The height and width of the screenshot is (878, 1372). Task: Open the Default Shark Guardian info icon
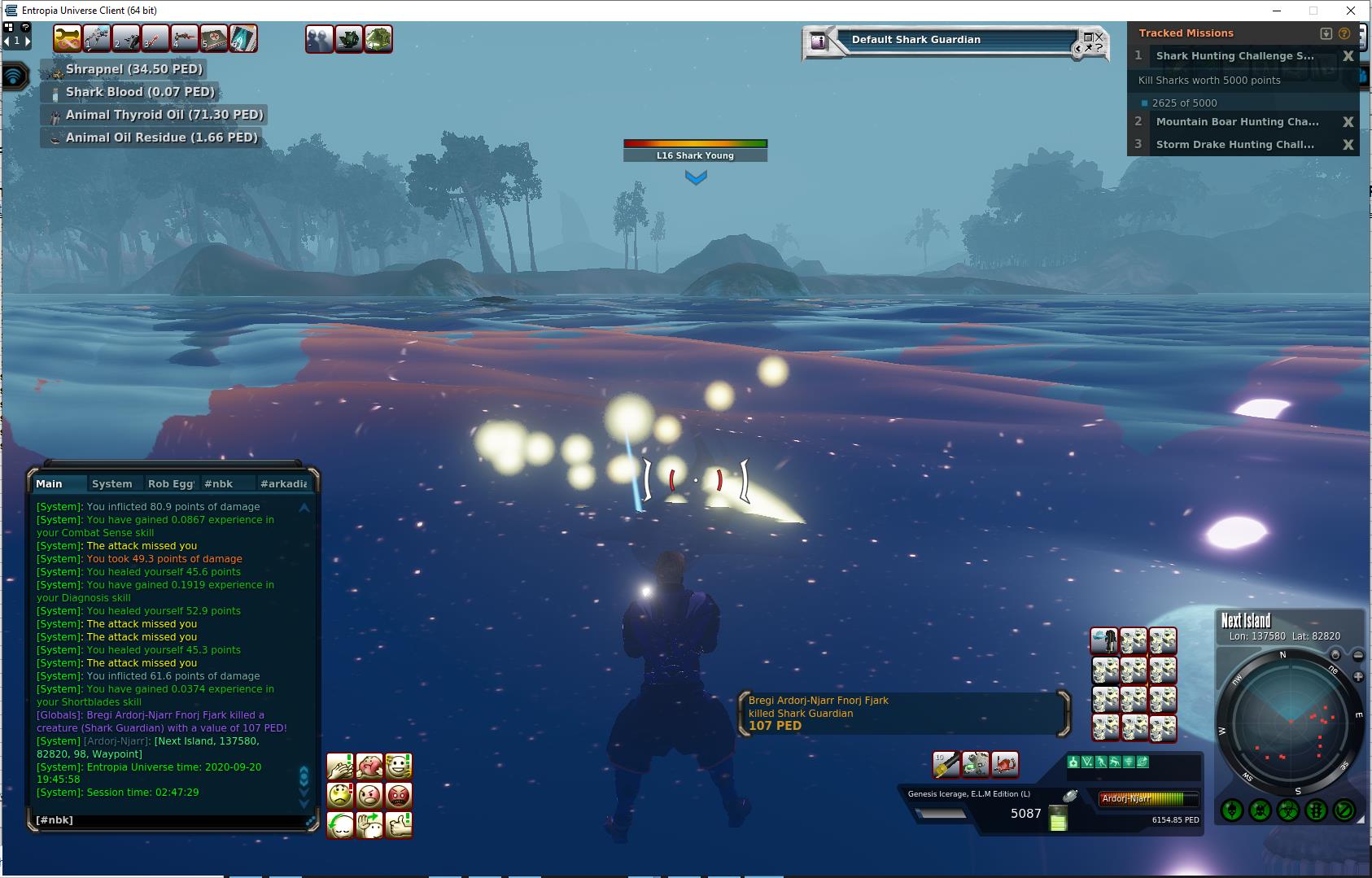click(x=819, y=41)
